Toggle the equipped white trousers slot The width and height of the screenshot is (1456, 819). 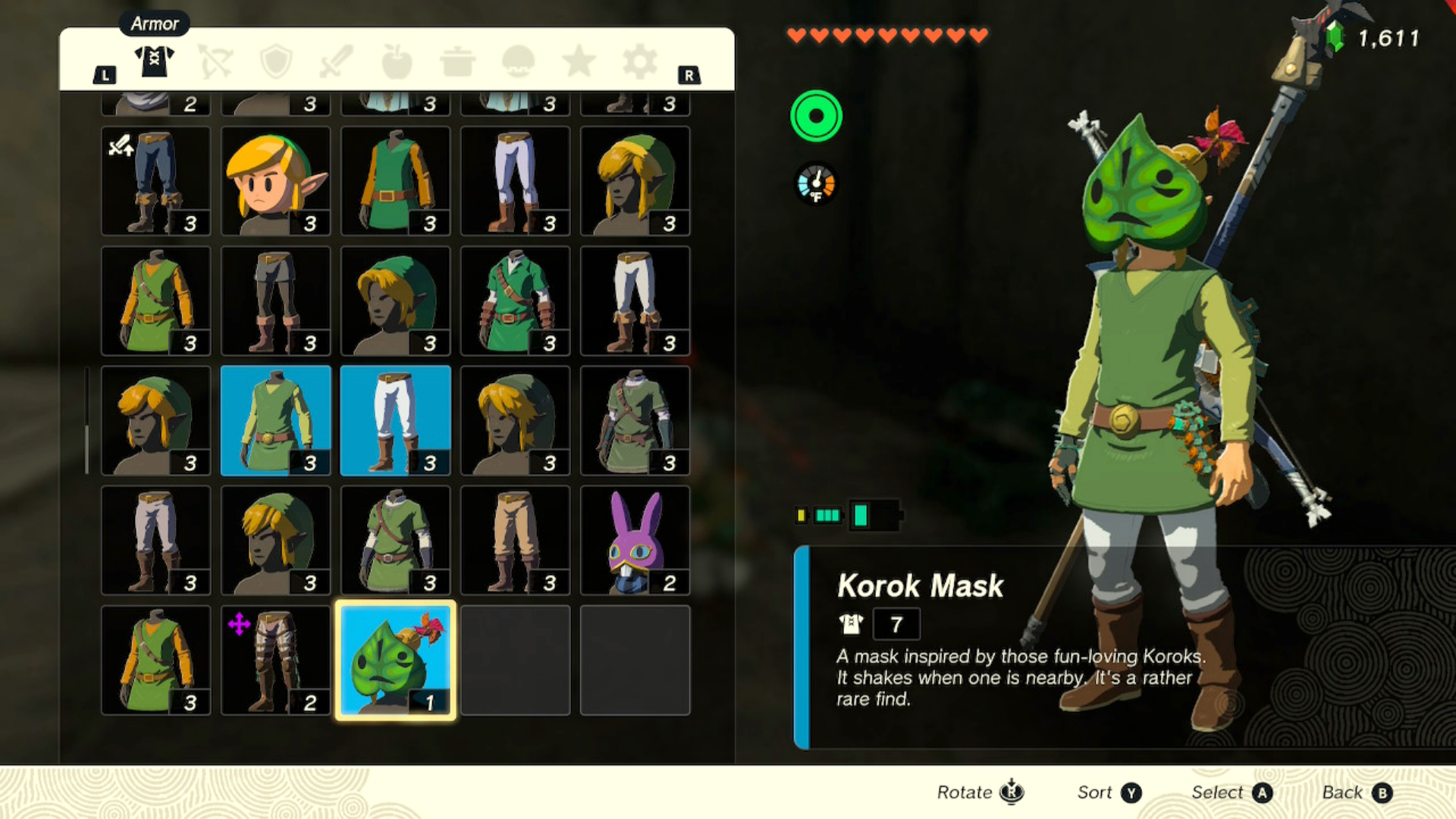pos(395,422)
